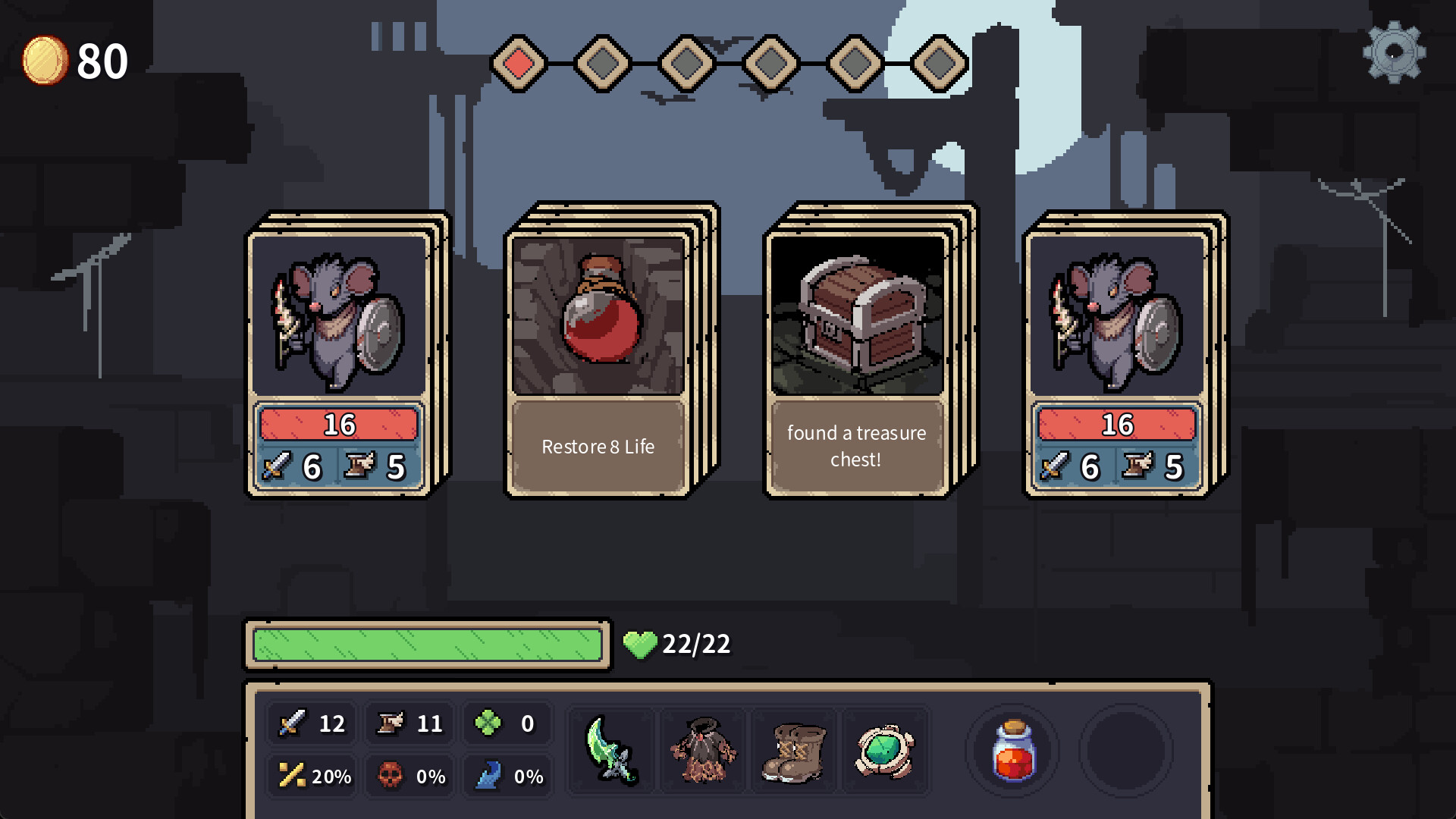Select the final stage diamond on progress path
This screenshot has width=1456, height=819.
pyautogui.click(x=939, y=64)
